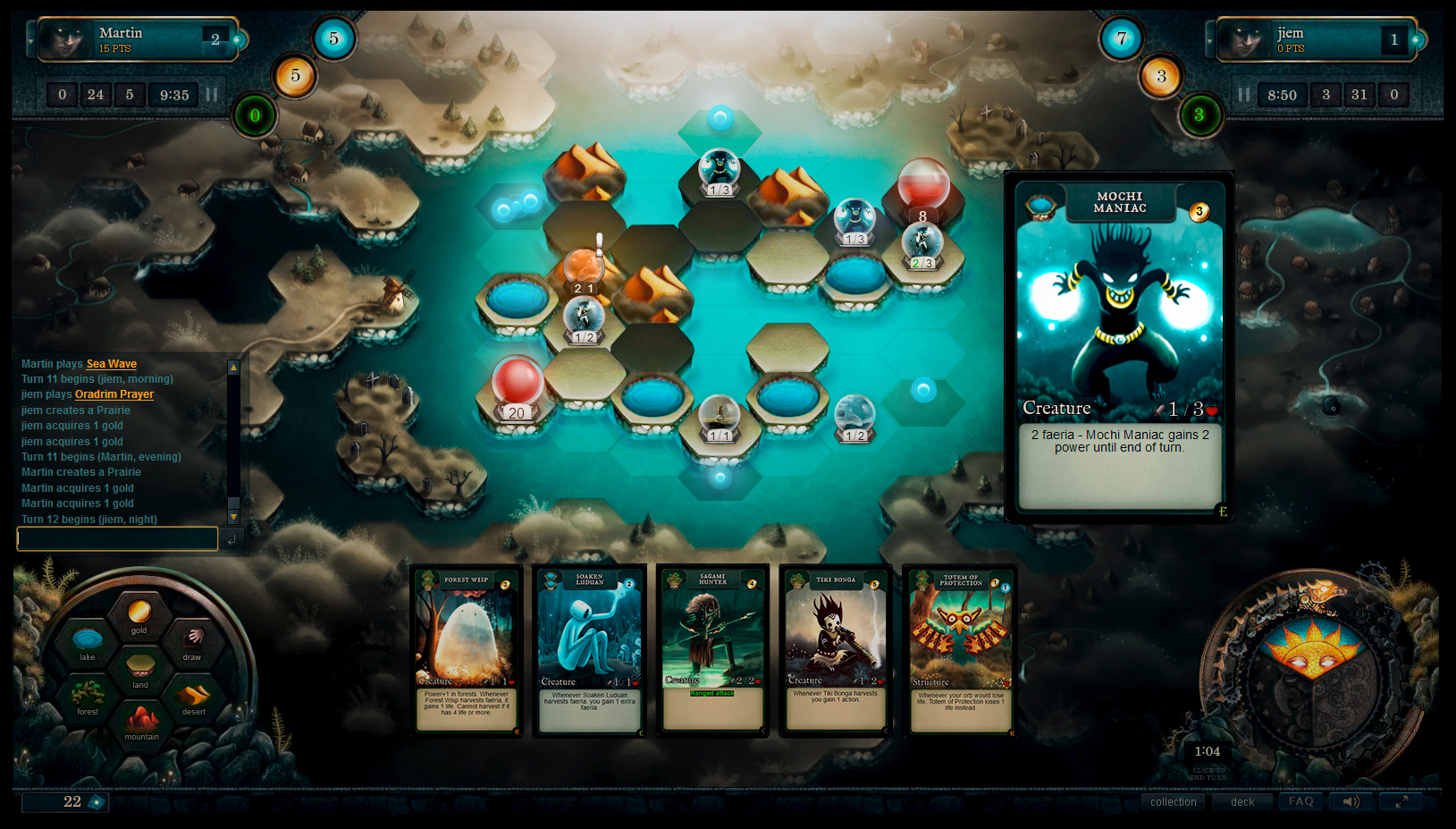The image size is (1456, 829).
Task: Select the Tiki Bonga card in hand
Action: tap(834, 650)
